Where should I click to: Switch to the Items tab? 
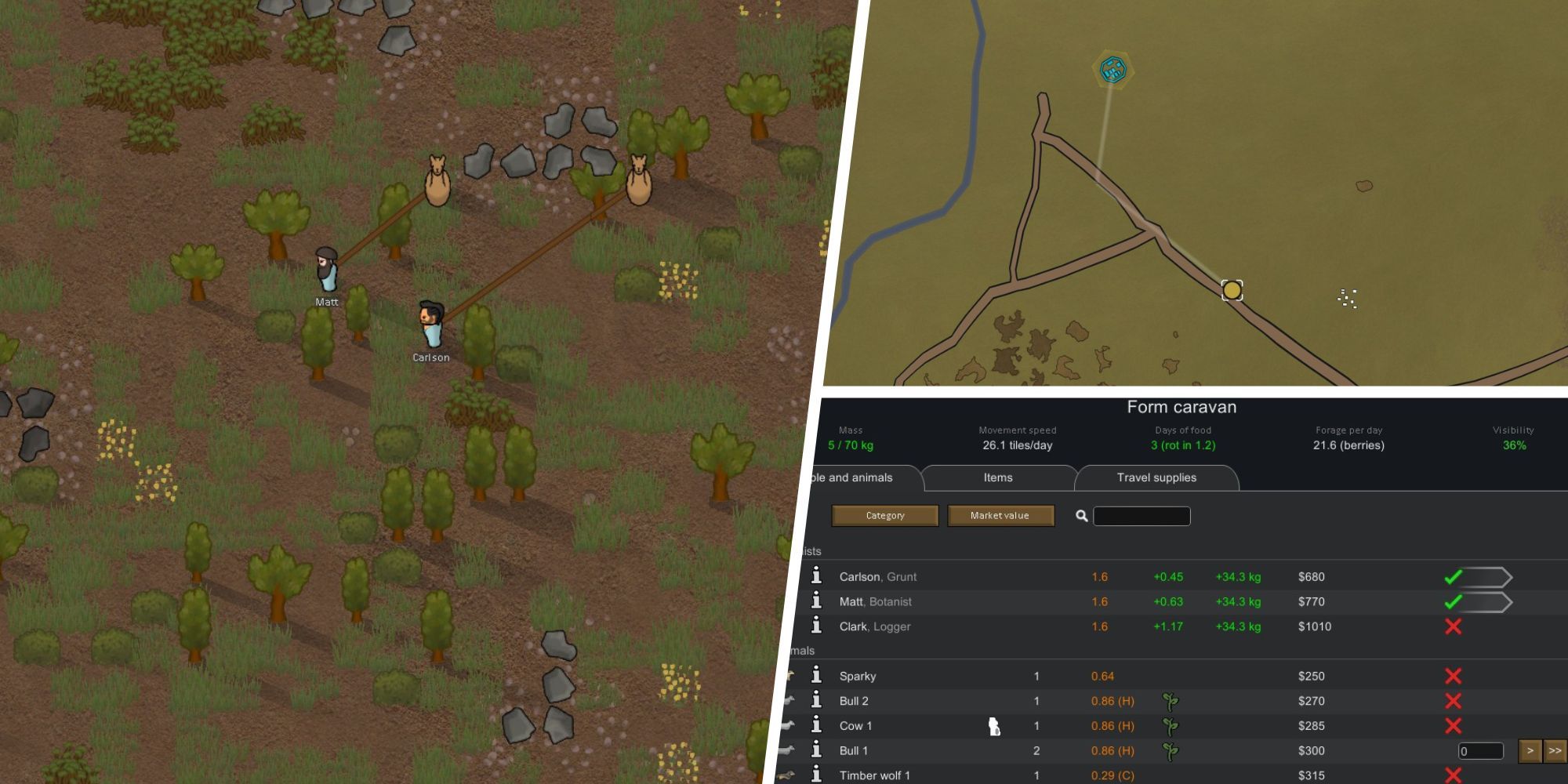(x=997, y=477)
